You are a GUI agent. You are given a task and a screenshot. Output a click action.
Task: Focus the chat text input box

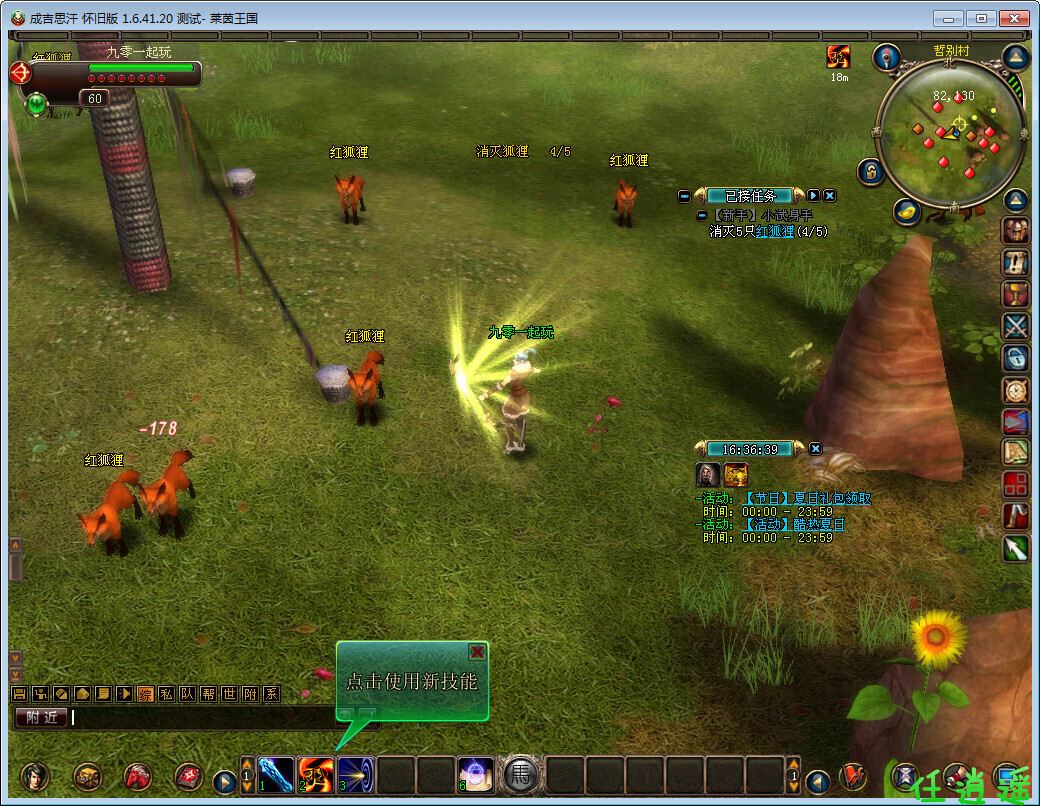200,717
